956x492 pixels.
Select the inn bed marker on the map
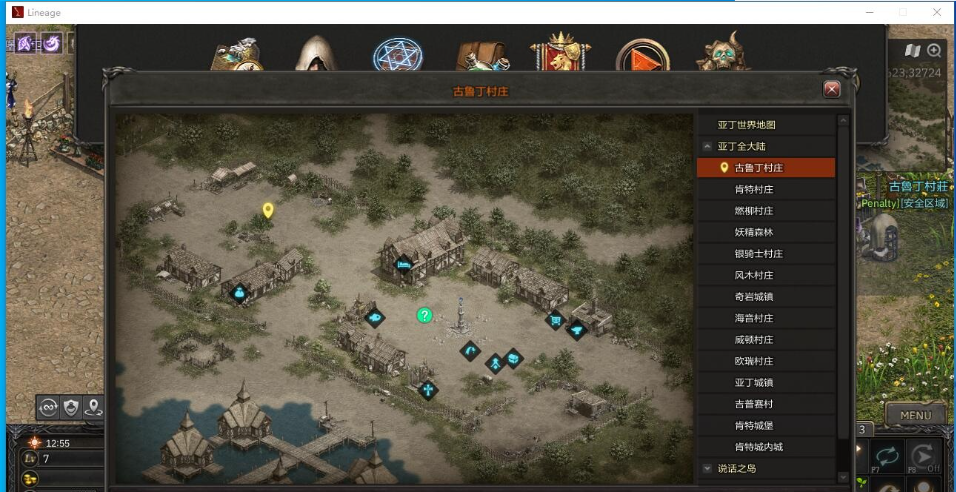click(x=404, y=265)
